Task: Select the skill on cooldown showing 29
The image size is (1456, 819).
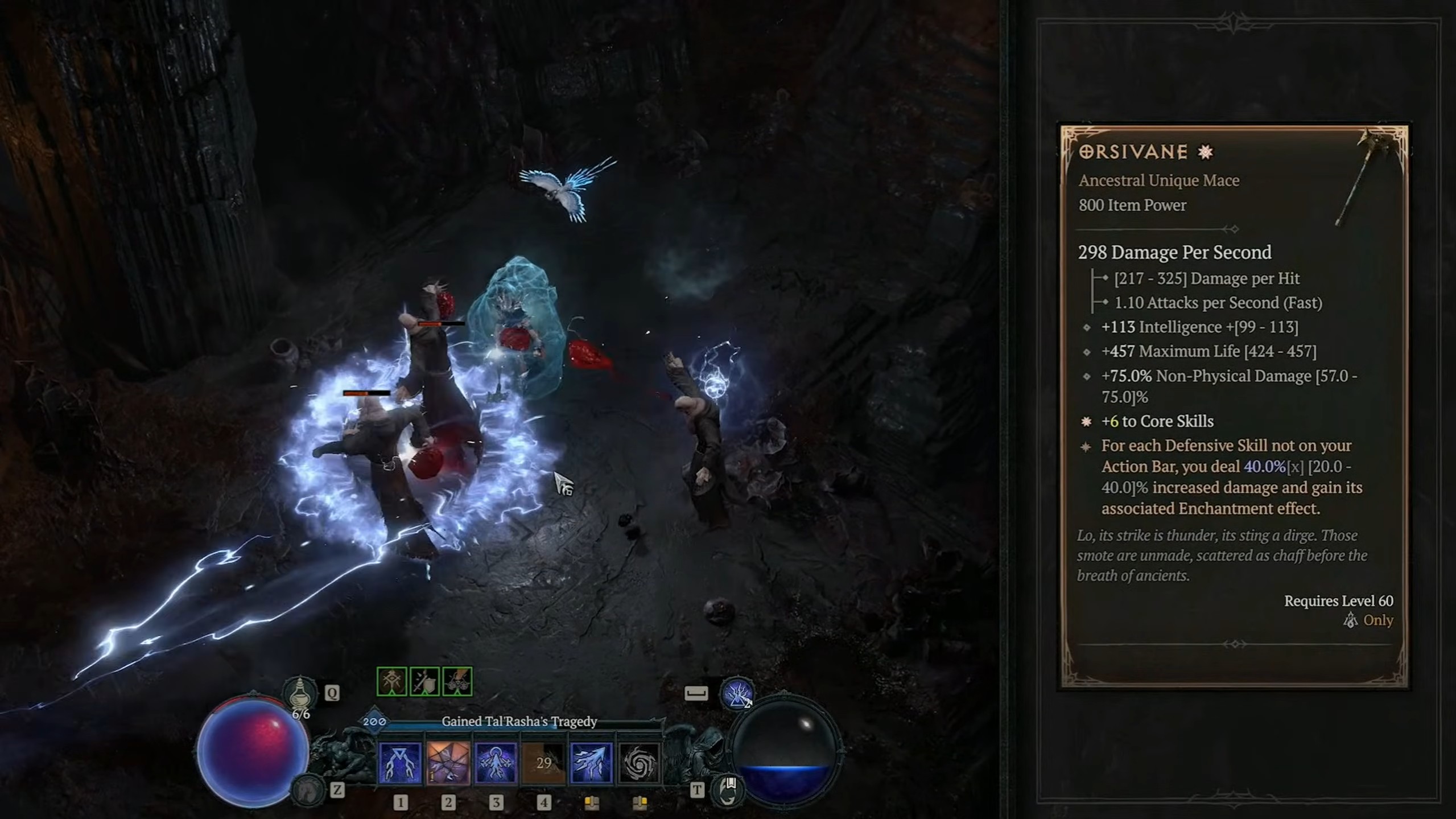Action: click(543, 763)
